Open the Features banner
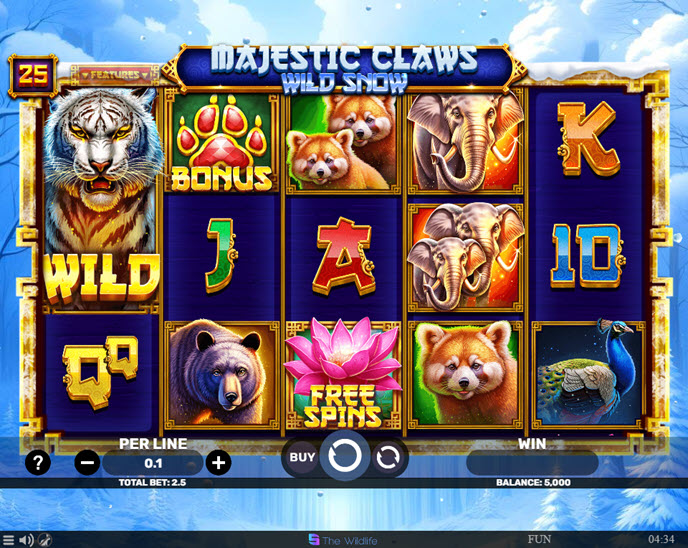This screenshot has width=688, height=548. pos(118,74)
